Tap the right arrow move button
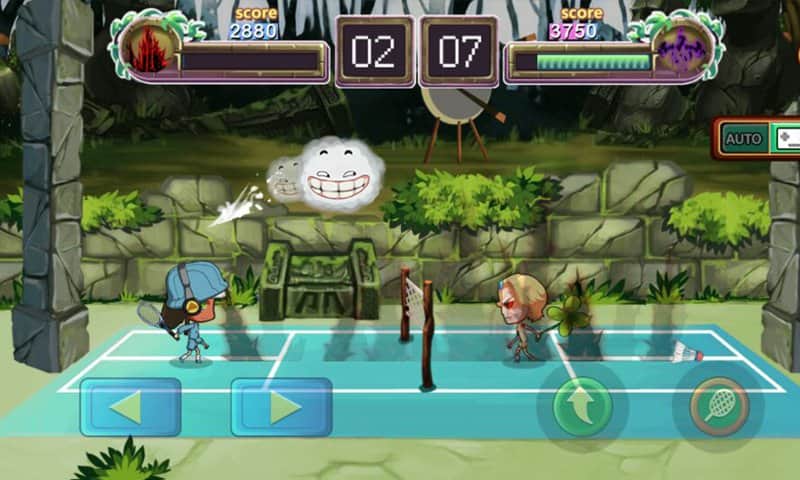This screenshot has height=480, width=800. 281,407
